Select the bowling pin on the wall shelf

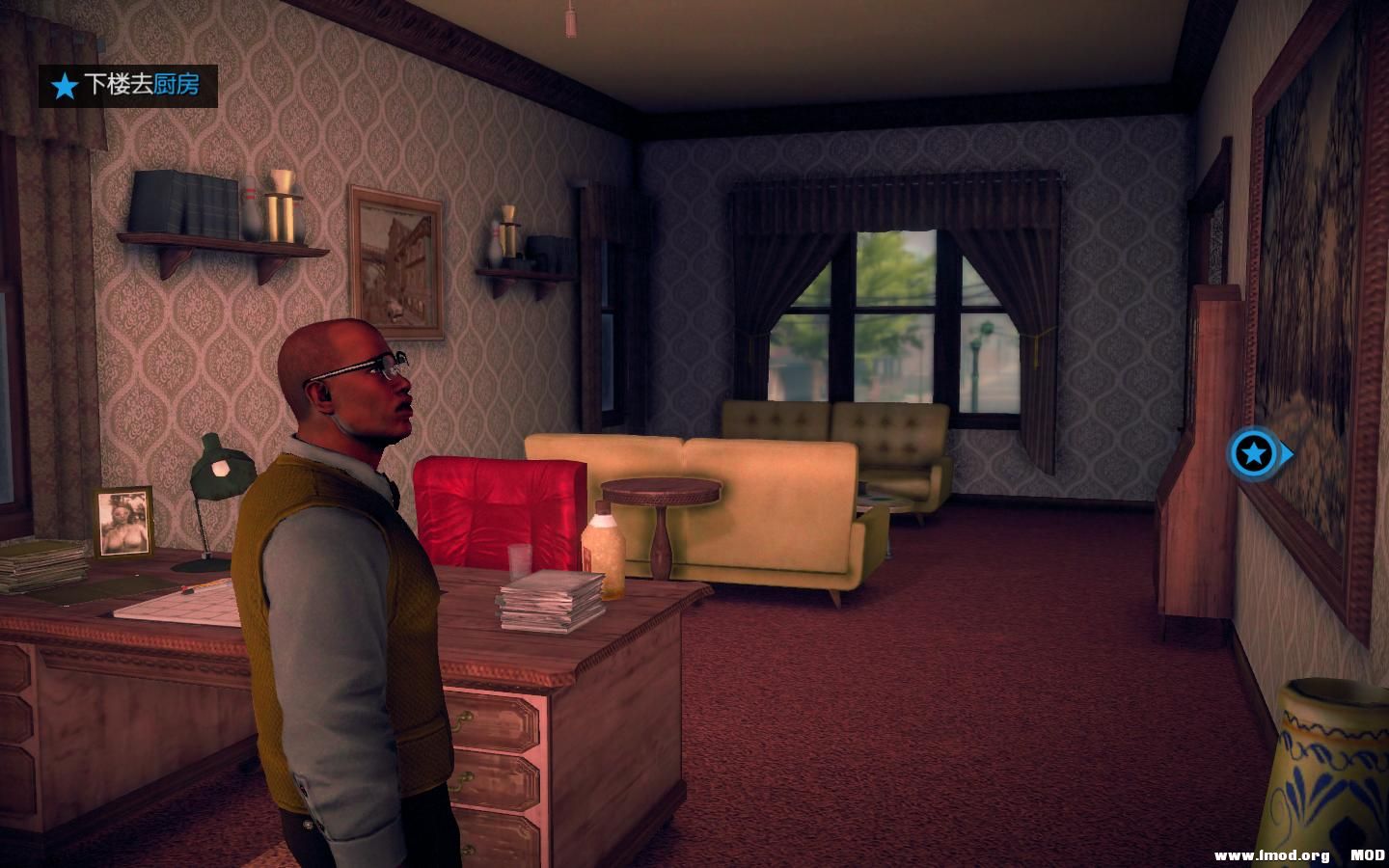pyautogui.click(x=251, y=207)
